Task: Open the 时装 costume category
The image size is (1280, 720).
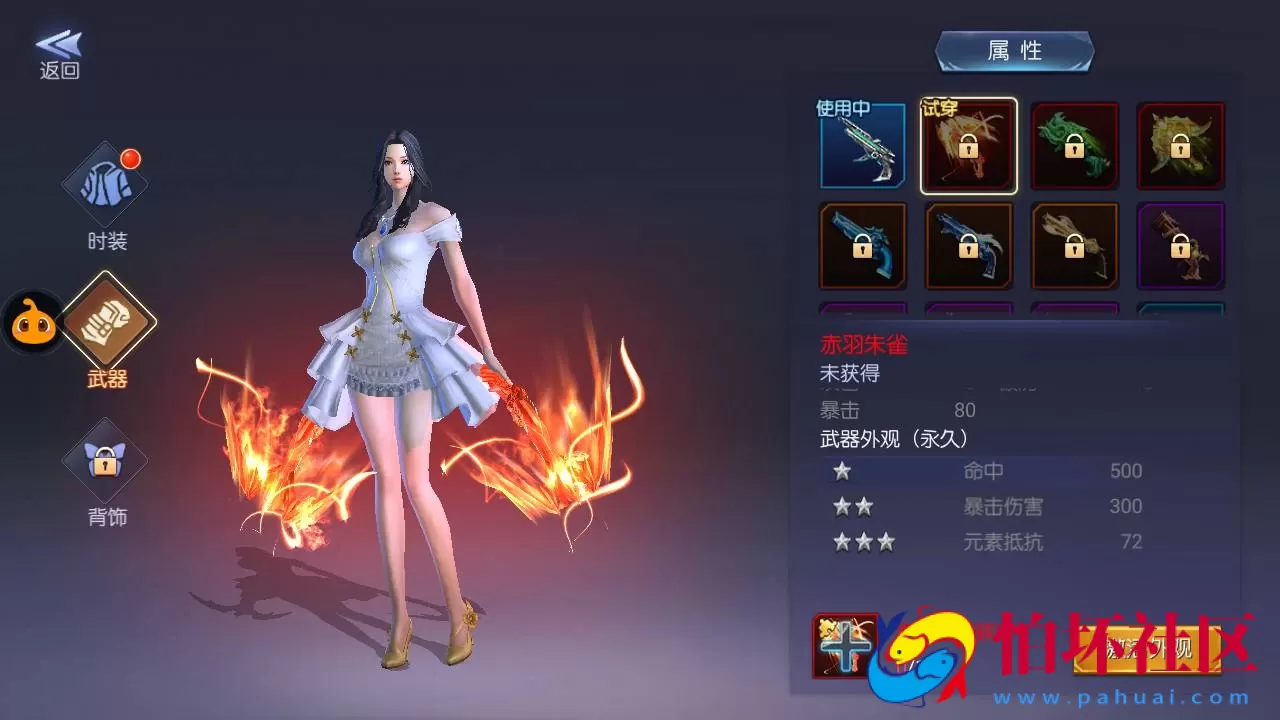Action: click(x=106, y=195)
